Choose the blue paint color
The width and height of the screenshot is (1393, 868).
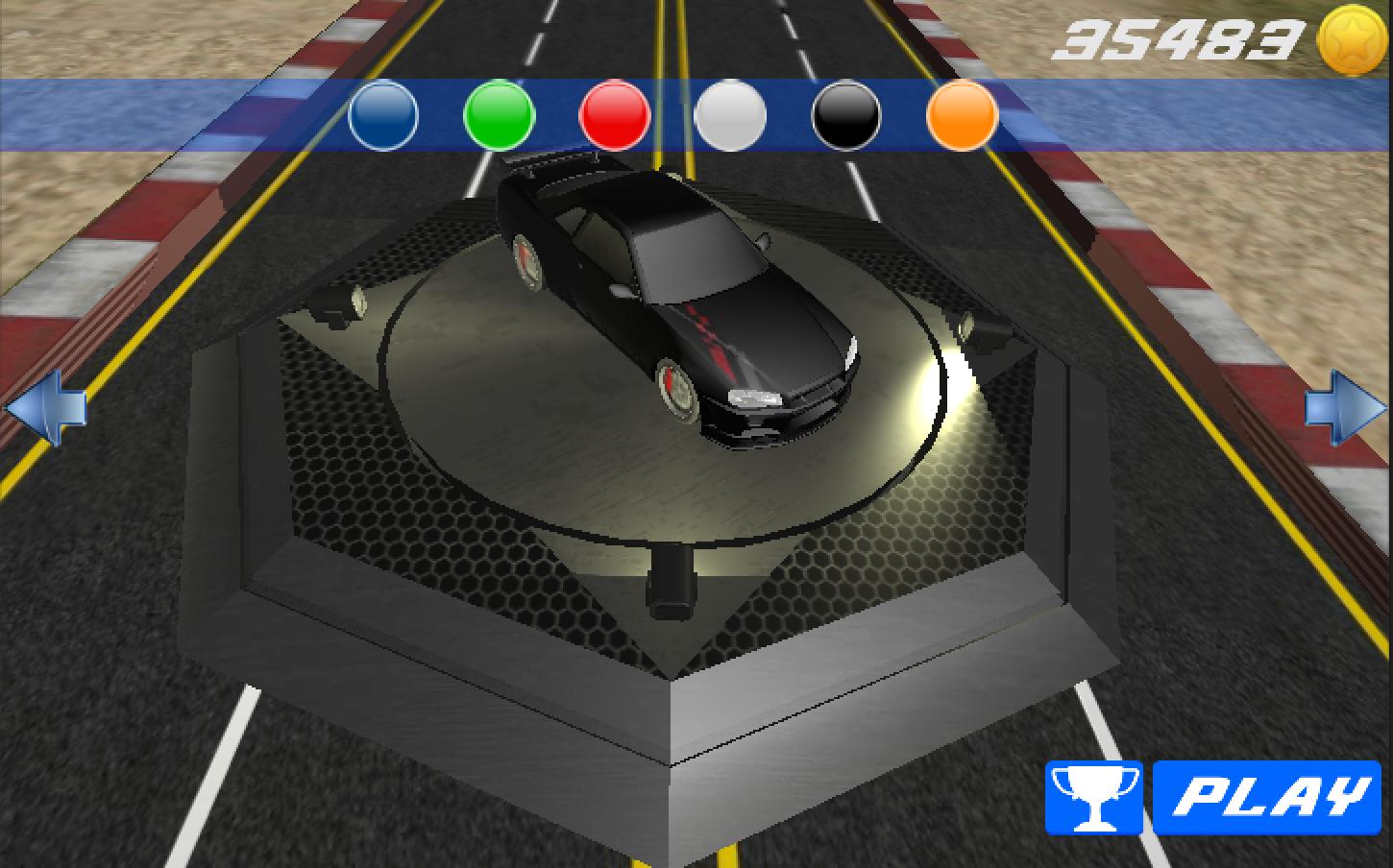click(x=383, y=115)
